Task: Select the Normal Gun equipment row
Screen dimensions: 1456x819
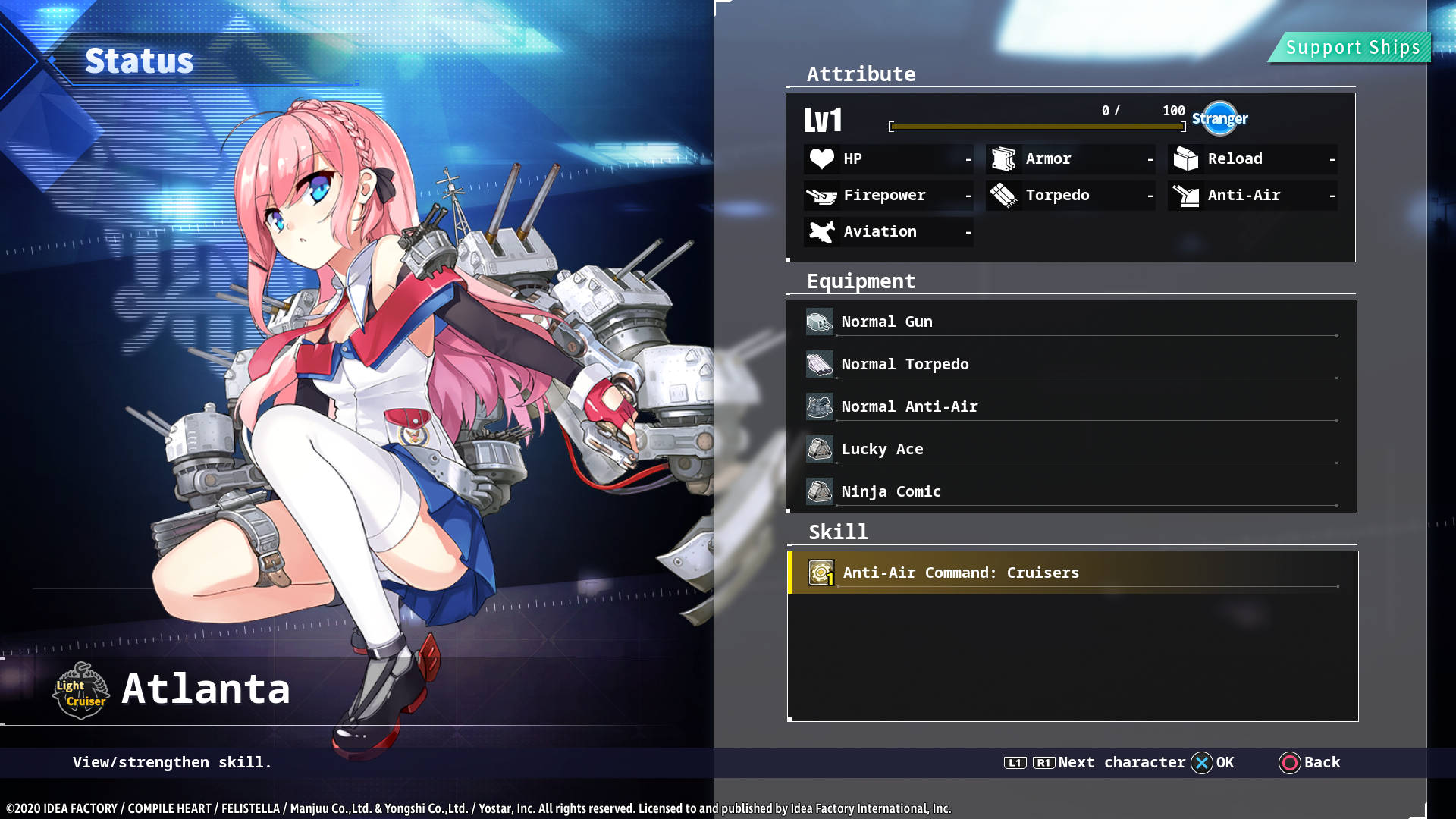Action: (1069, 322)
